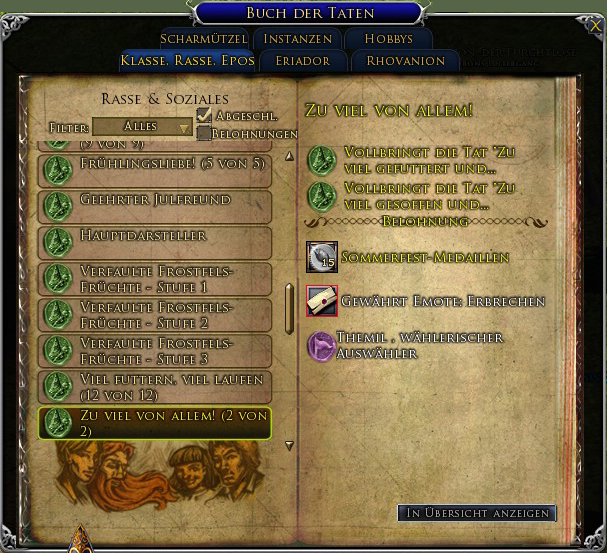Open the Eriador tab
Screen dimensions: 607x553
coord(301,61)
